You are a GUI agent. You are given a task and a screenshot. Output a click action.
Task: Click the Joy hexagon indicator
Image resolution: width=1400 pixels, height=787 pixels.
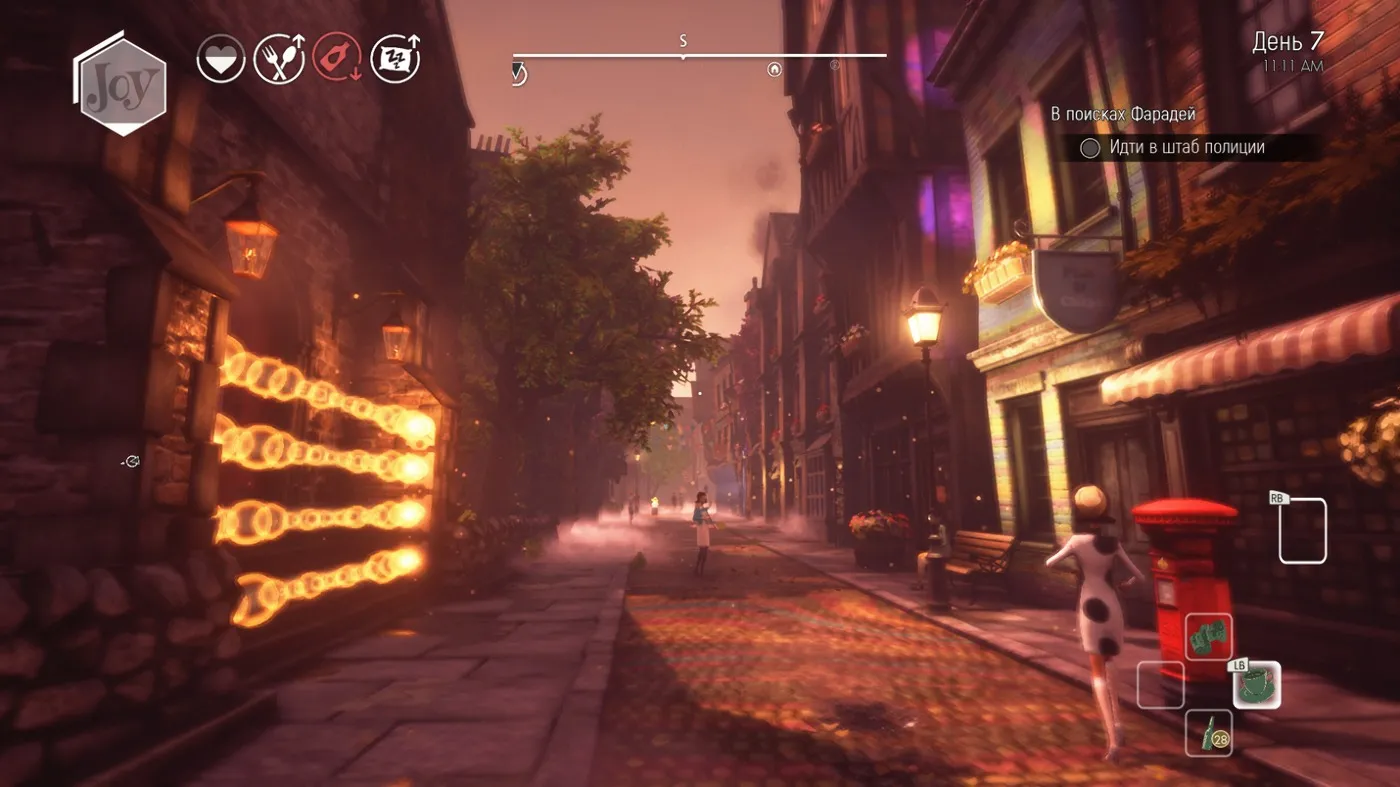tap(122, 86)
